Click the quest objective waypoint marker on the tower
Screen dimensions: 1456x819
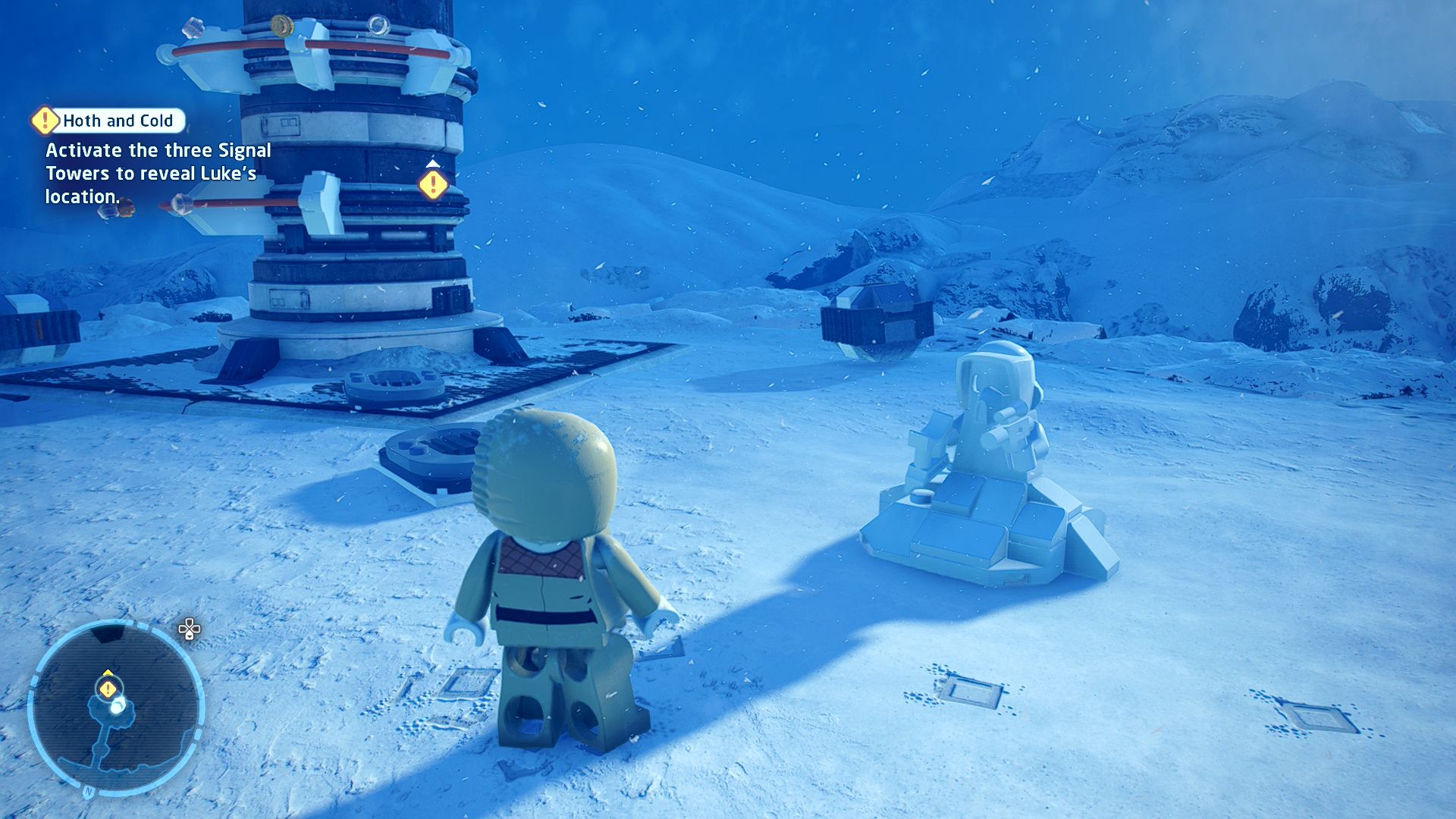[x=433, y=184]
